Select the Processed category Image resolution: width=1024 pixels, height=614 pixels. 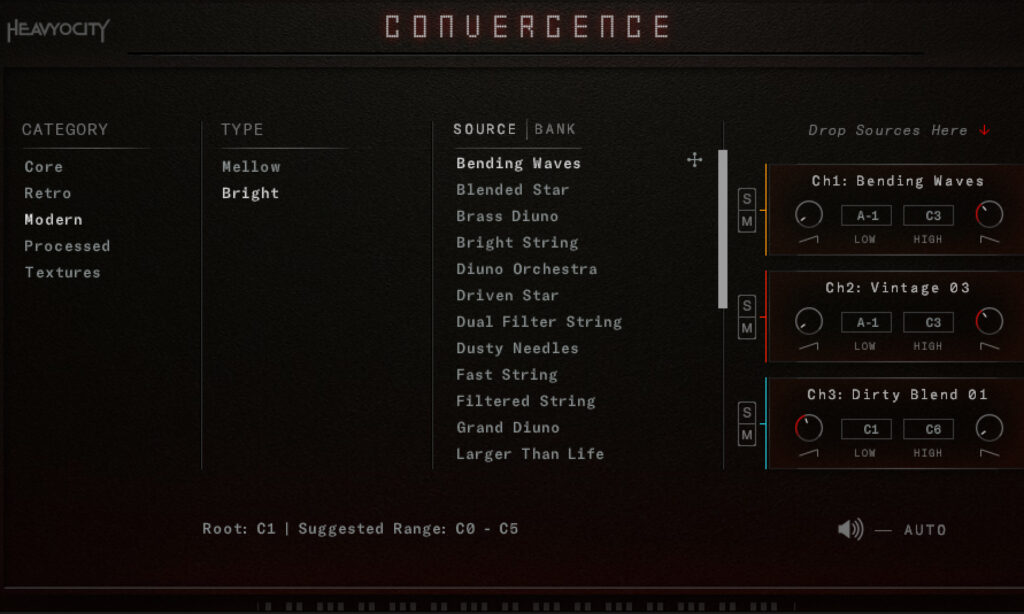coord(67,246)
